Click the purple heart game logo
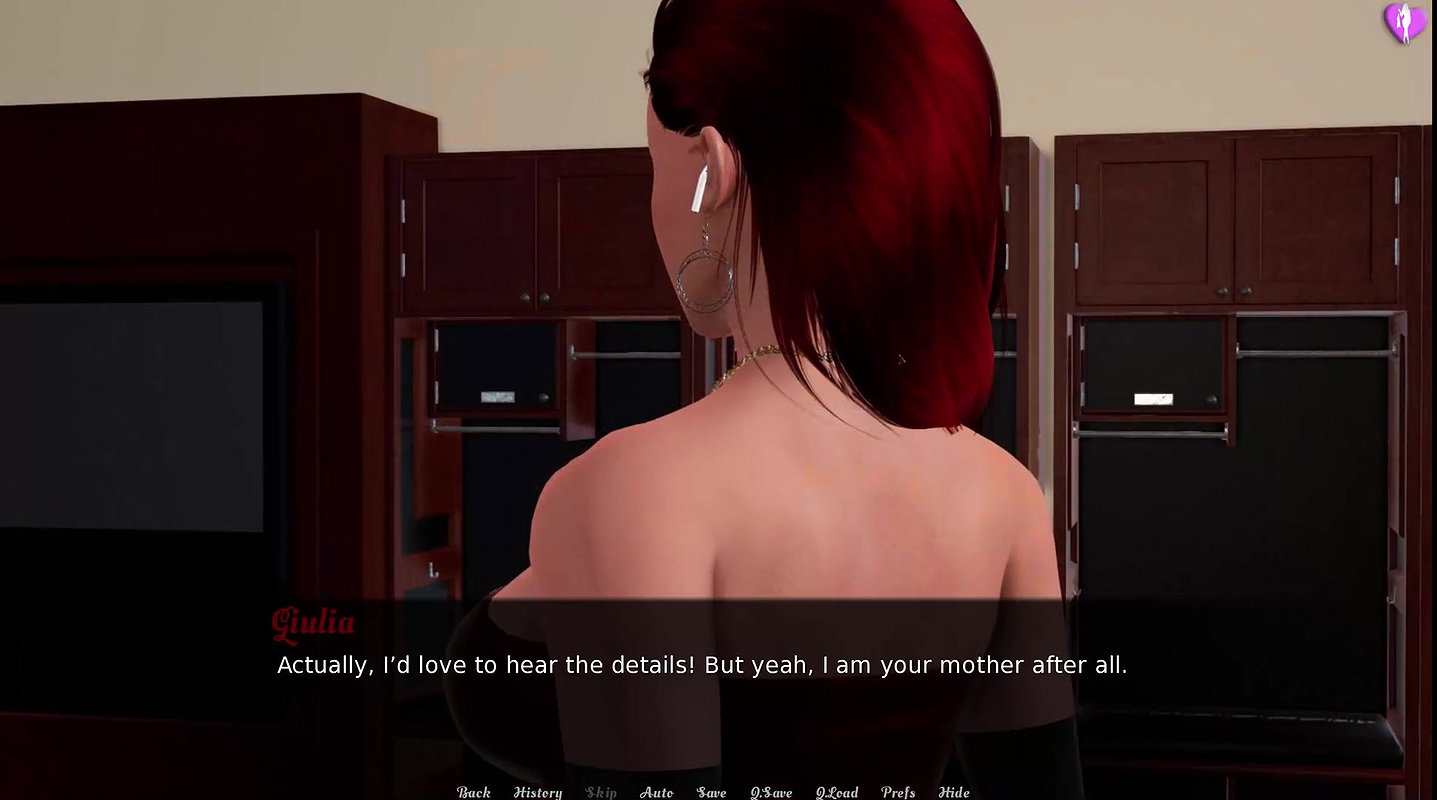The width and height of the screenshot is (1437, 800). 1404,21
